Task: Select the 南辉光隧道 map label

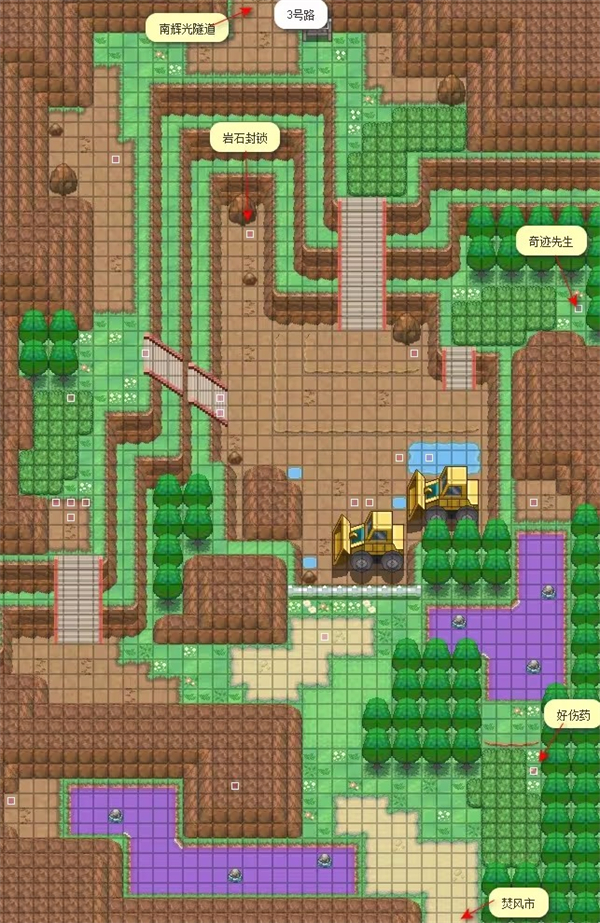Action: (187, 28)
